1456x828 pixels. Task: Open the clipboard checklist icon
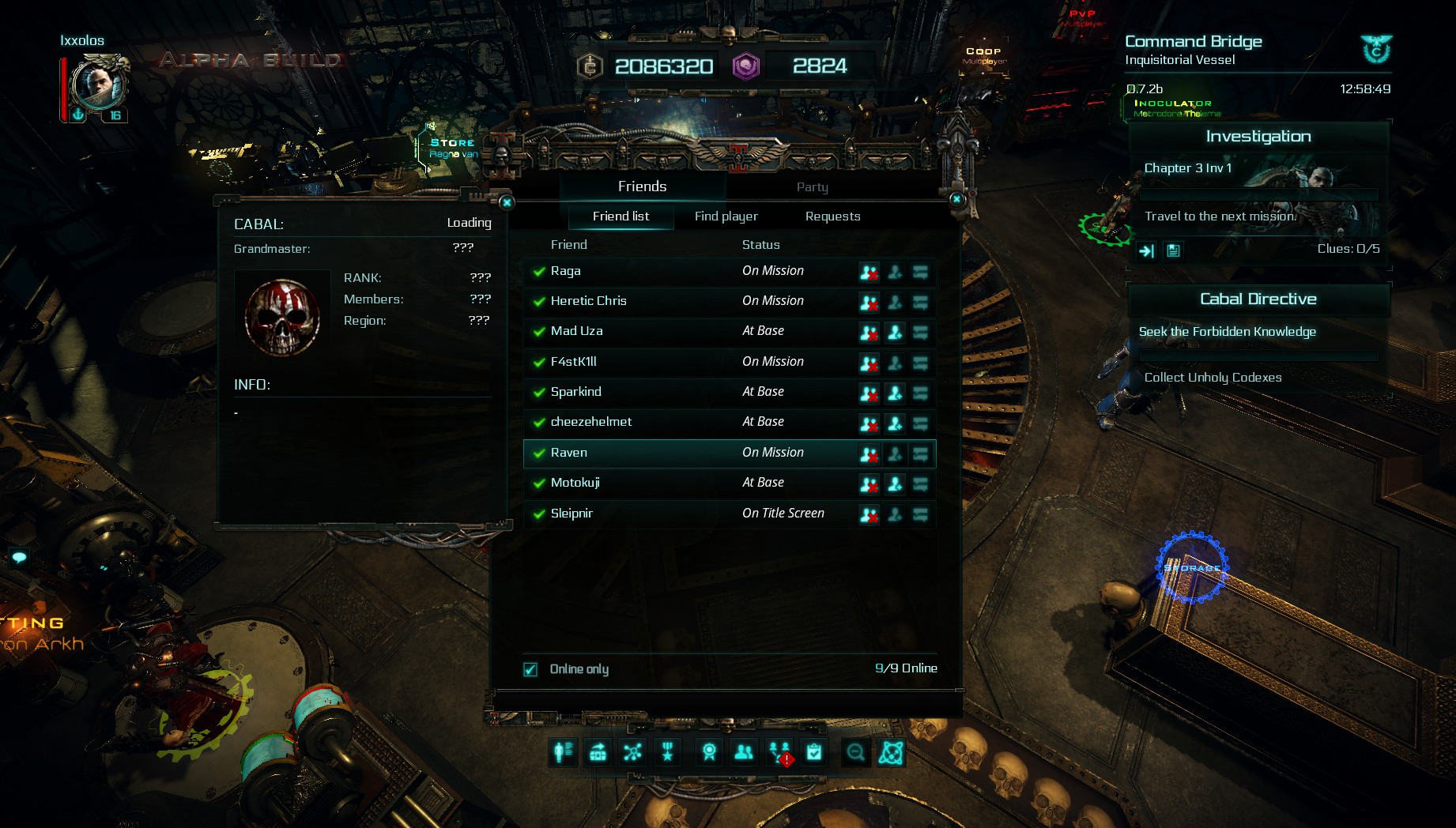[814, 752]
